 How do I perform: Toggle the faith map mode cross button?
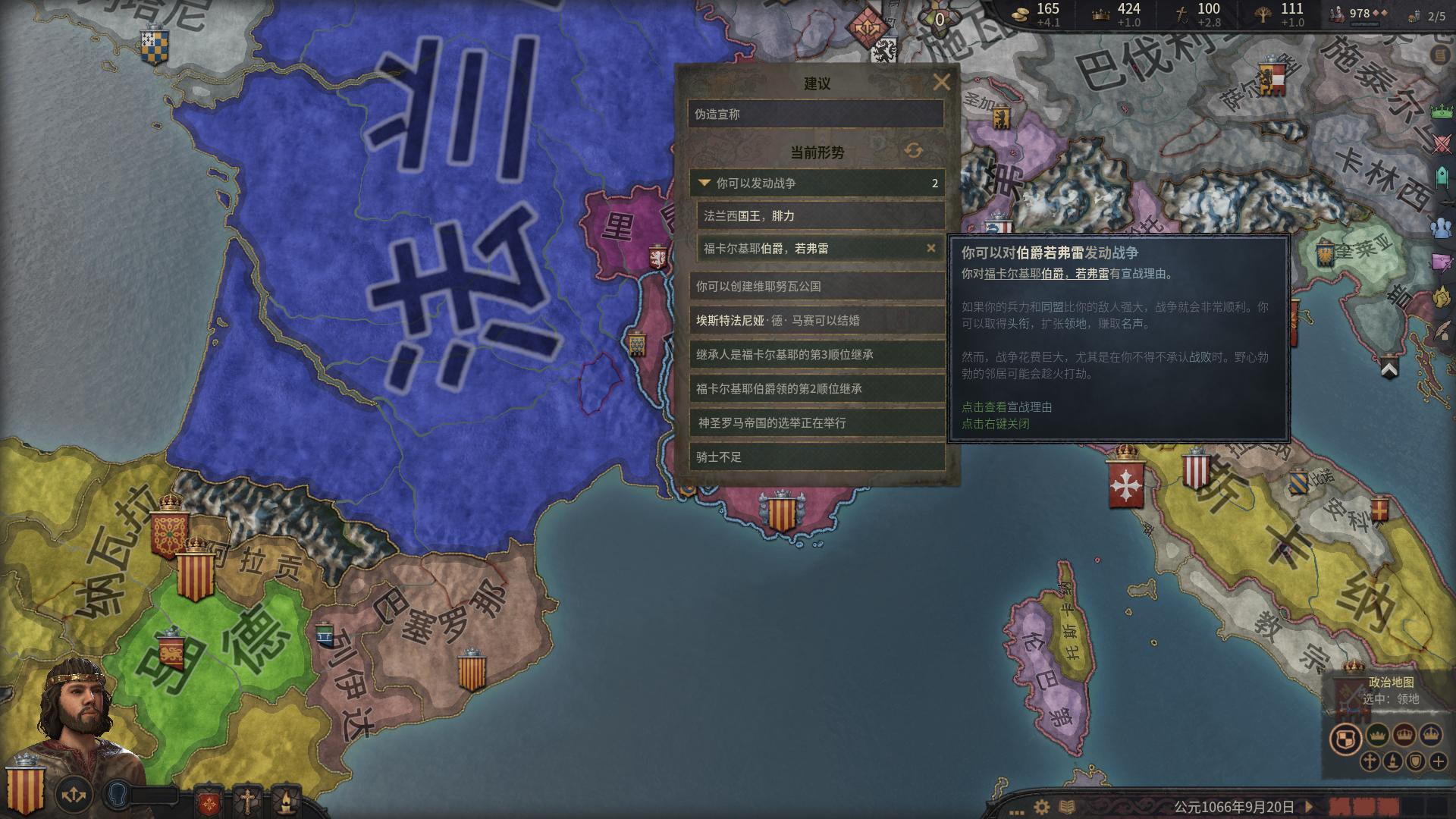tap(1370, 761)
